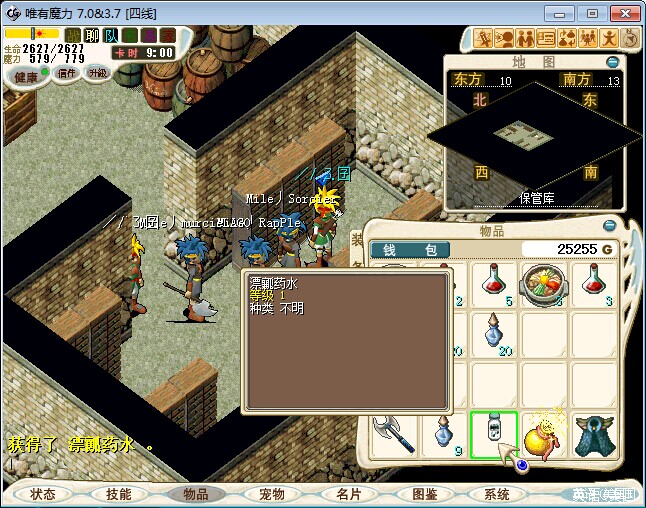Close the game window

coord(621,13)
